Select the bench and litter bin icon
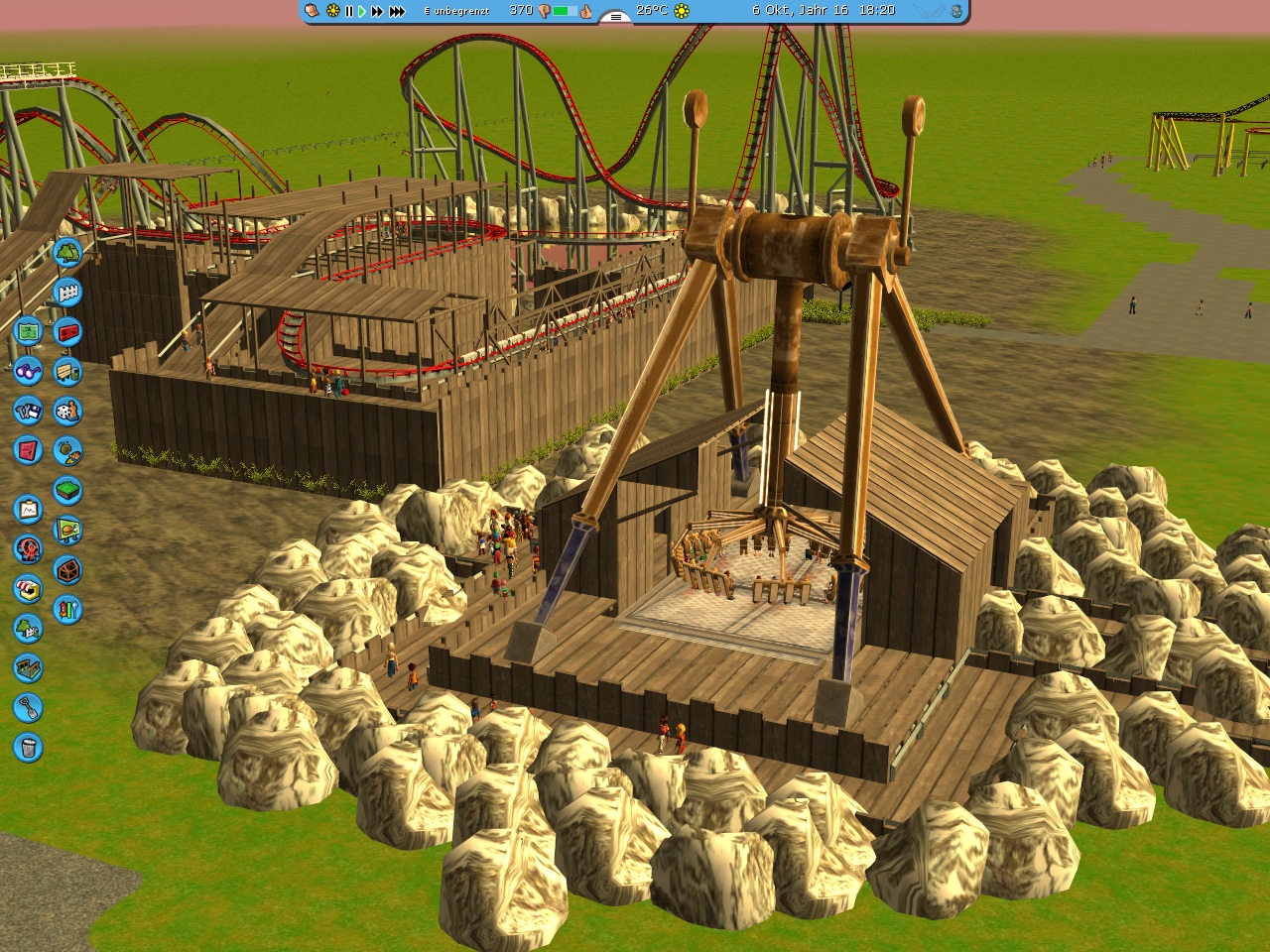The width and height of the screenshot is (1270, 952). tap(67, 372)
